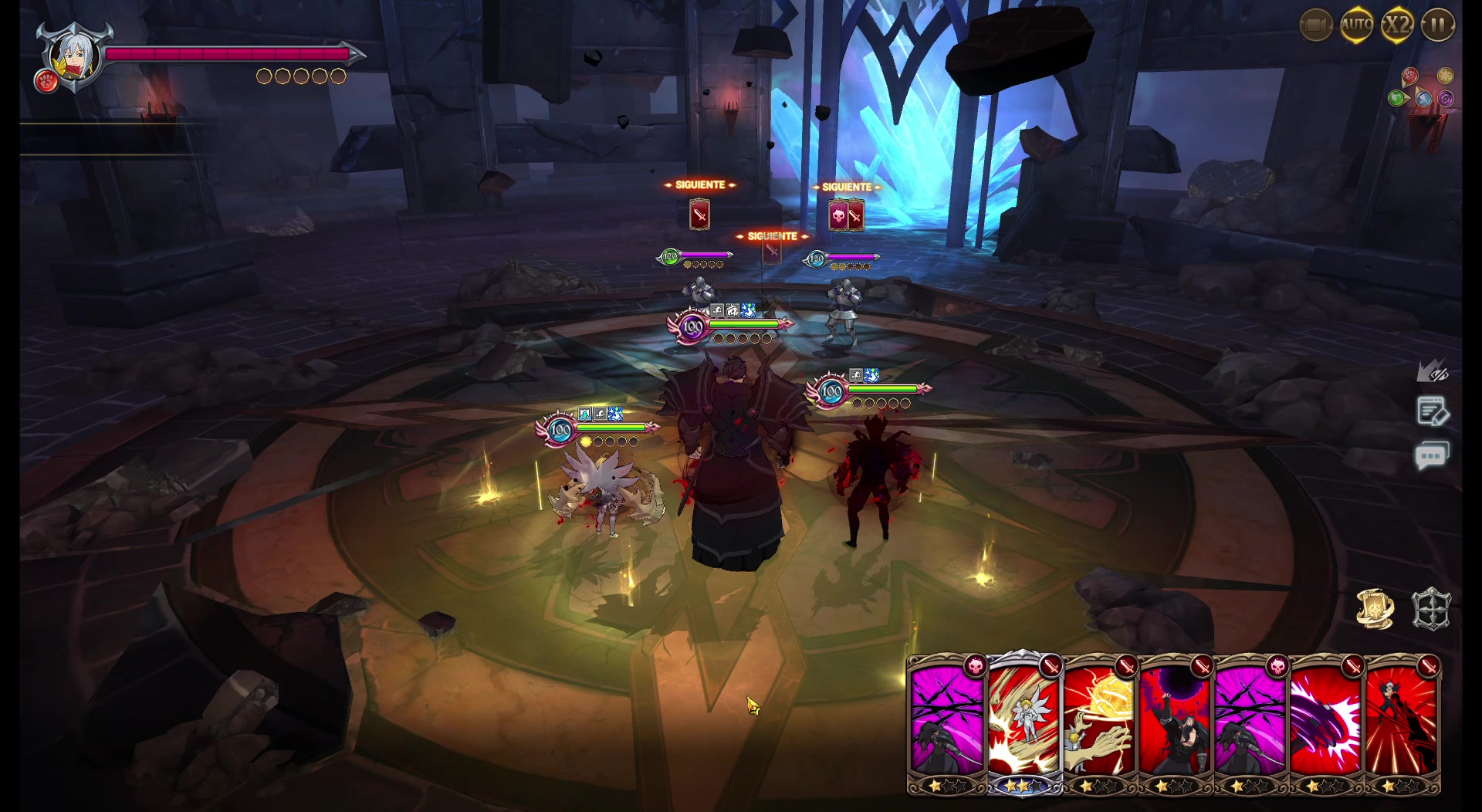This screenshot has width=1482, height=812.
Task: Click the golden card scroll icon
Action: [x=1375, y=609]
